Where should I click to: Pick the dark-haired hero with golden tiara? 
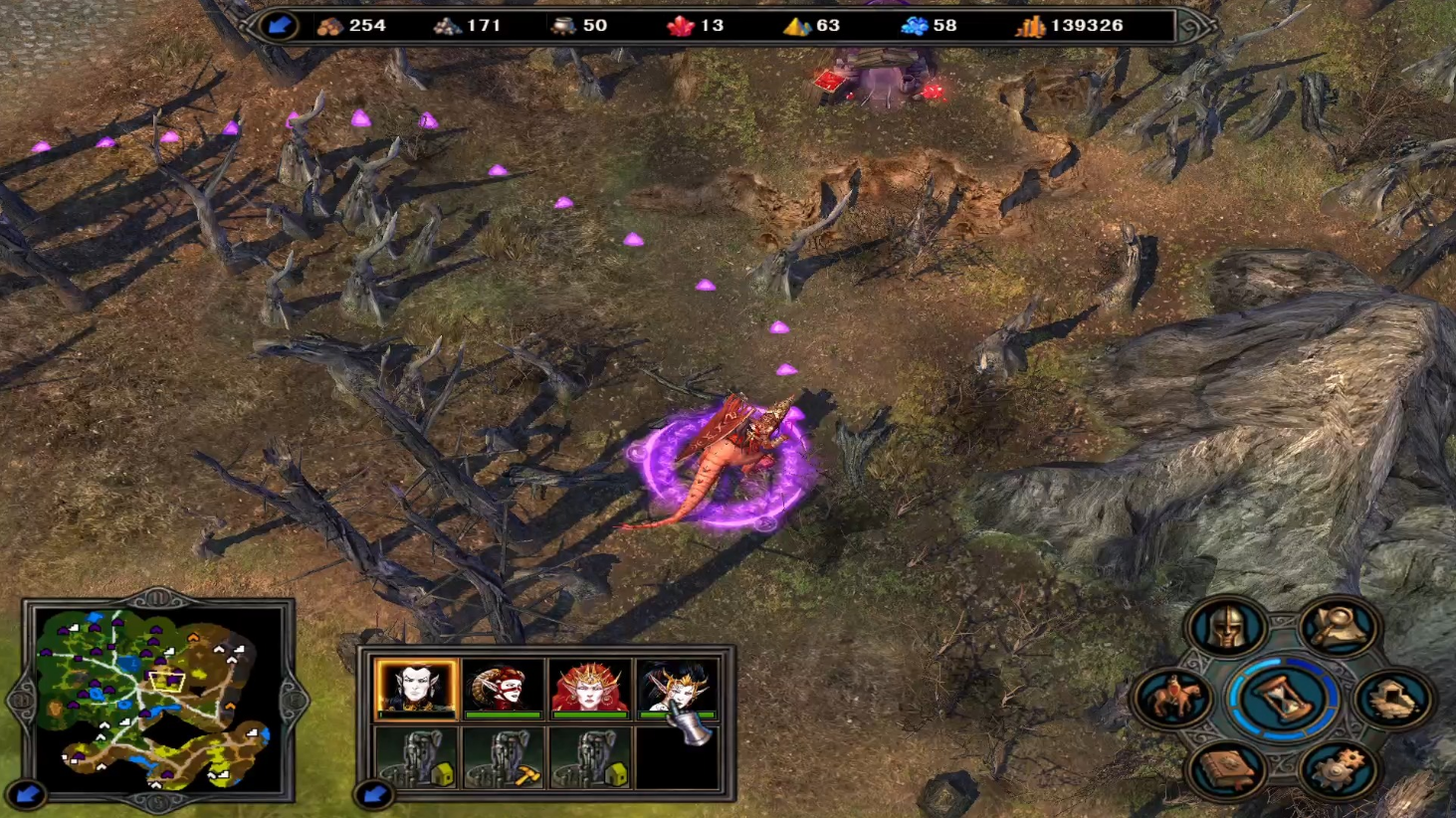[x=675, y=687]
